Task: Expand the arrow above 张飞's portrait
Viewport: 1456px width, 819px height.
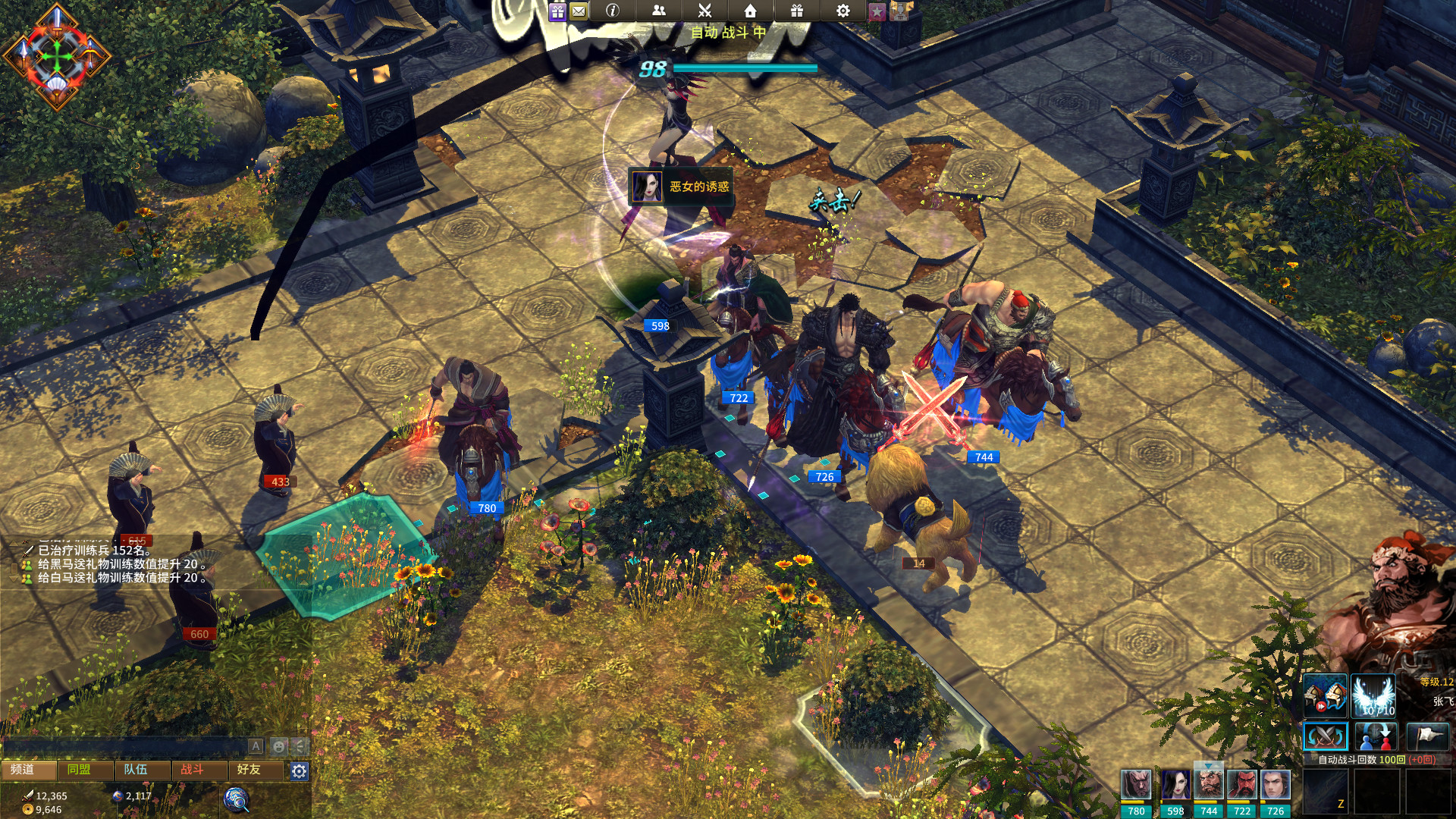Action: click(x=1209, y=766)
